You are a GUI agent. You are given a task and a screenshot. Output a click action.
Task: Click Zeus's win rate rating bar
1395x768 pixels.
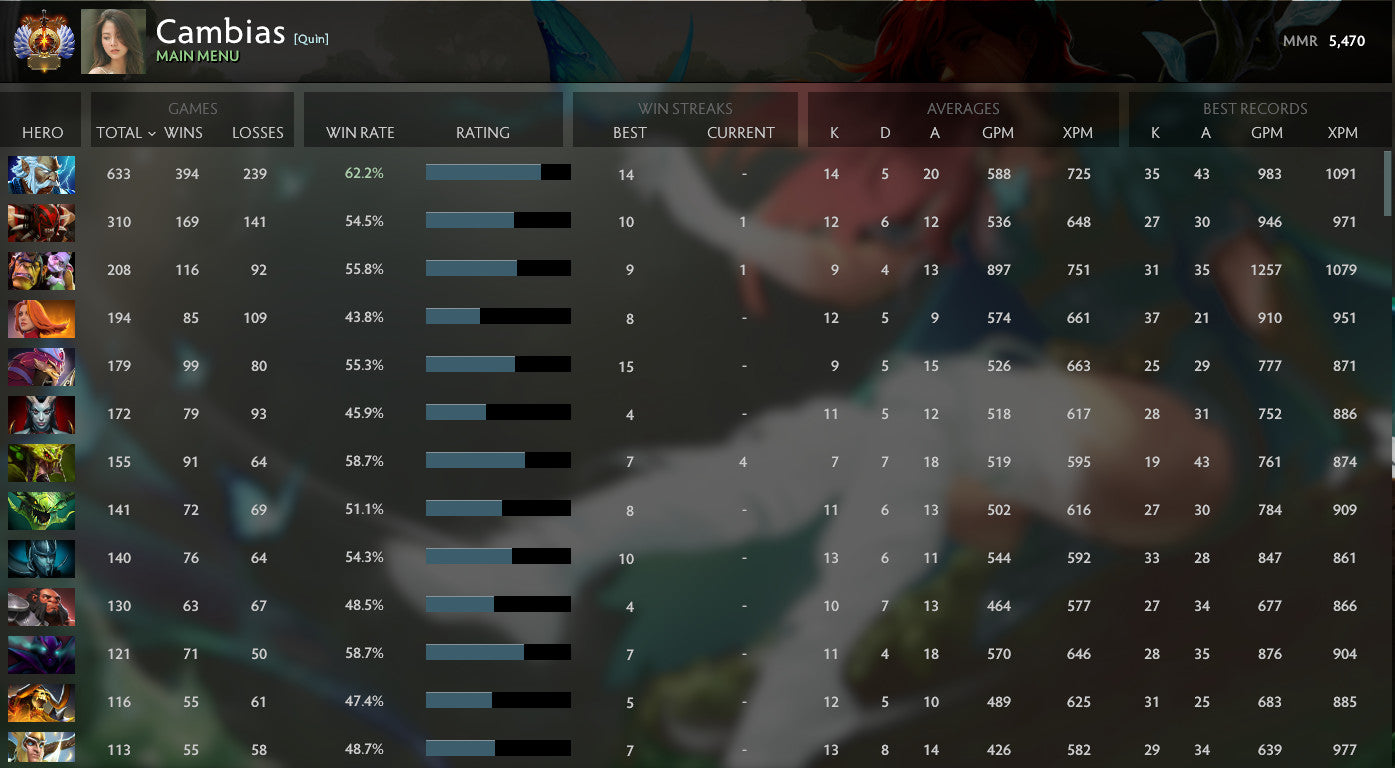(497, 172)
